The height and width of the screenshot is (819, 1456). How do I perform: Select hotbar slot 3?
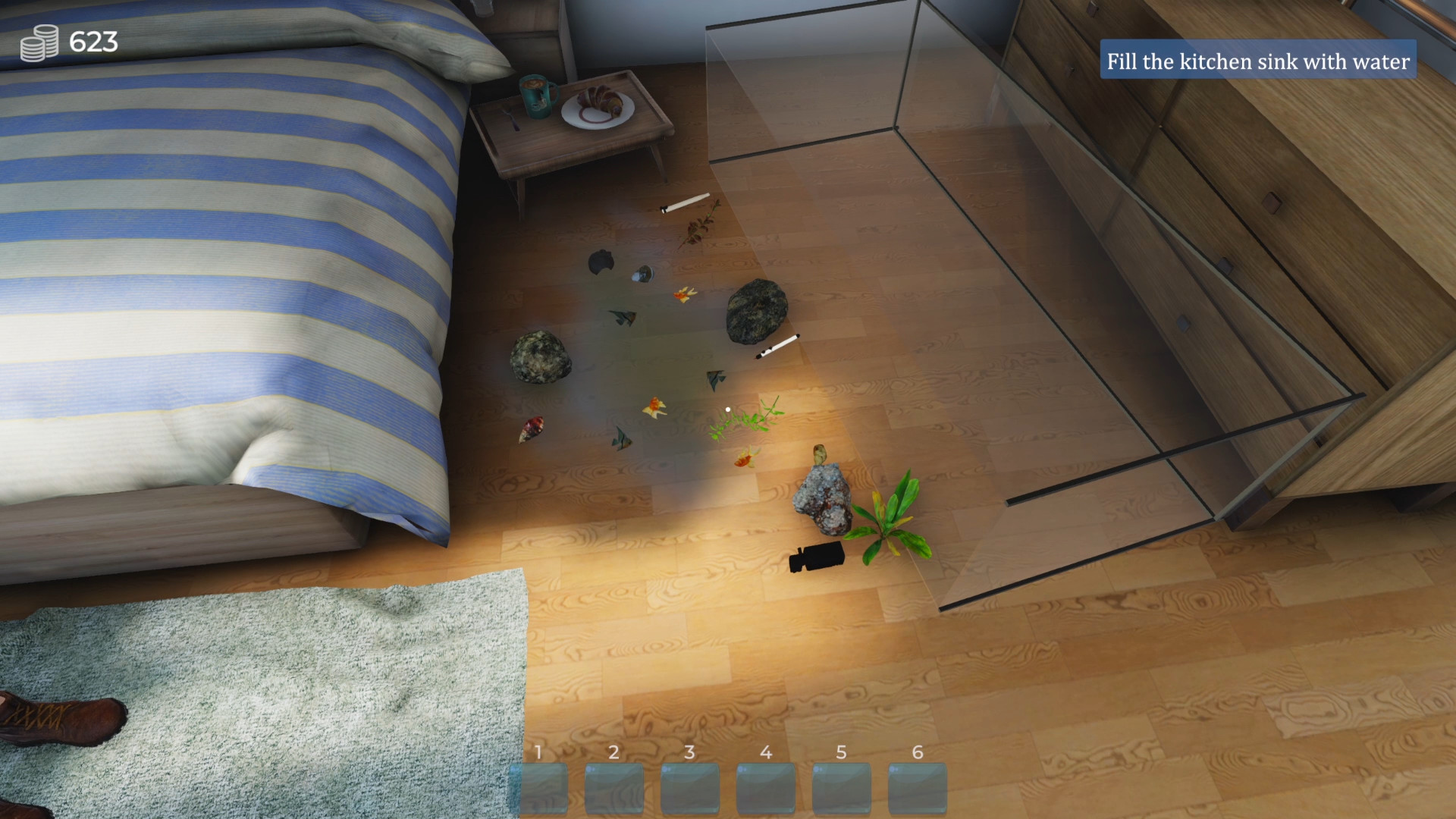coord(692,786)
